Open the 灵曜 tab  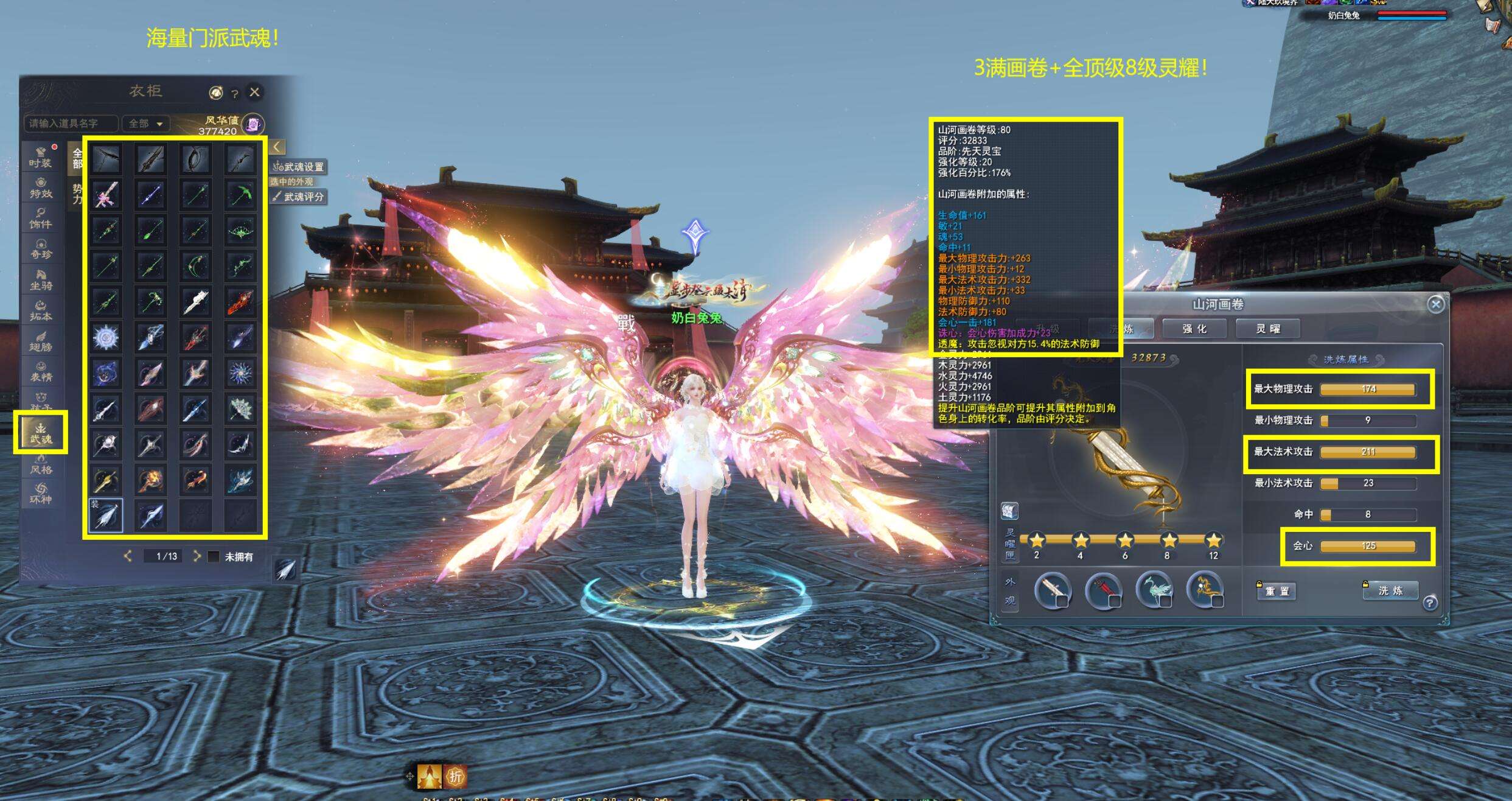coord(1268,329)
